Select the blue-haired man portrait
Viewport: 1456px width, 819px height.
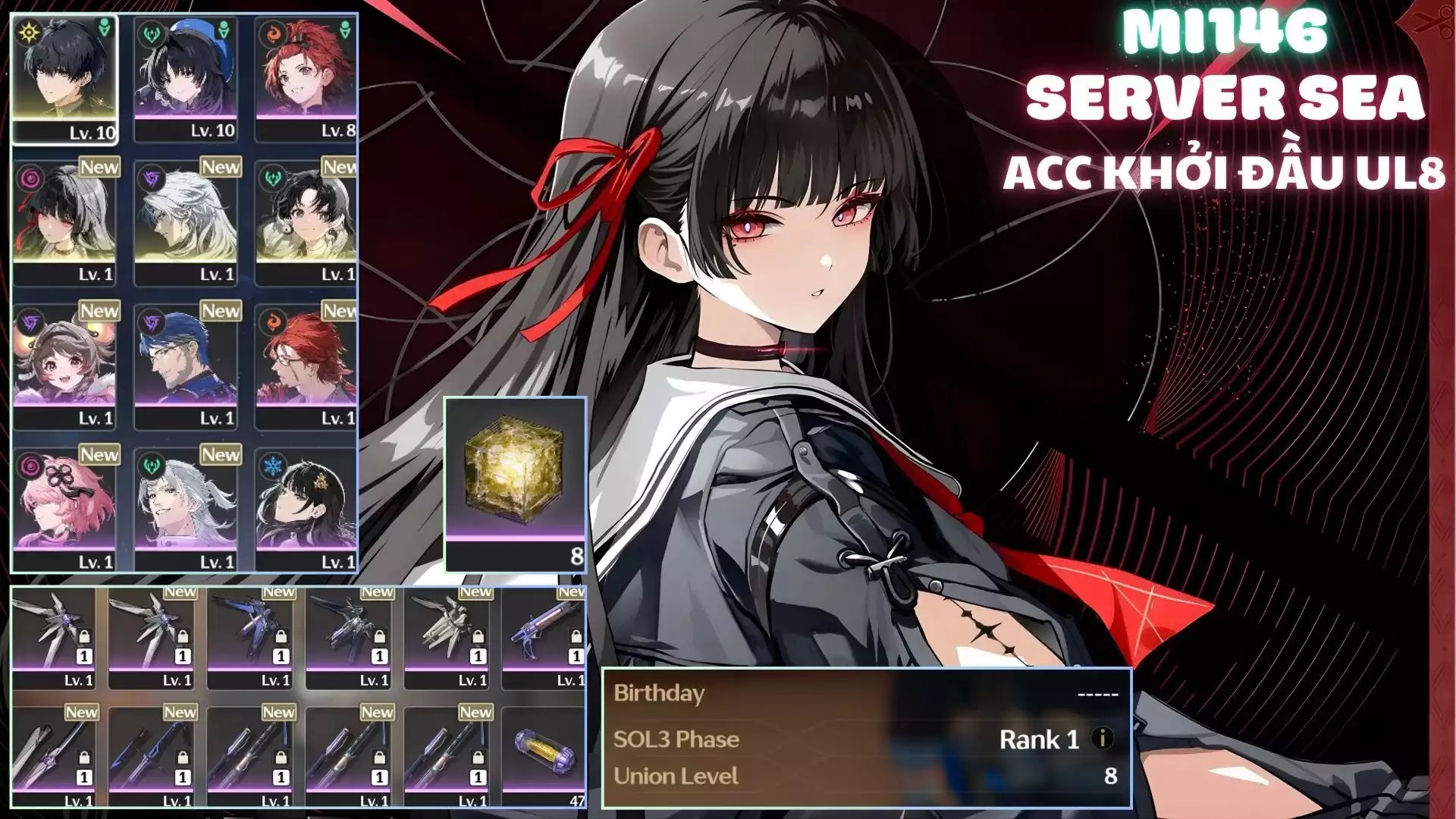(186, 366)
